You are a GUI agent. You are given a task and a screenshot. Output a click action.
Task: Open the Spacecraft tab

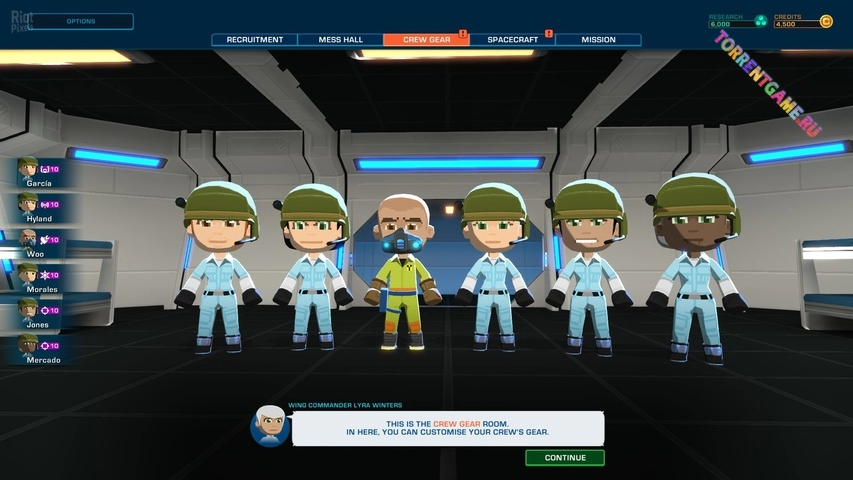coord(512,40)
